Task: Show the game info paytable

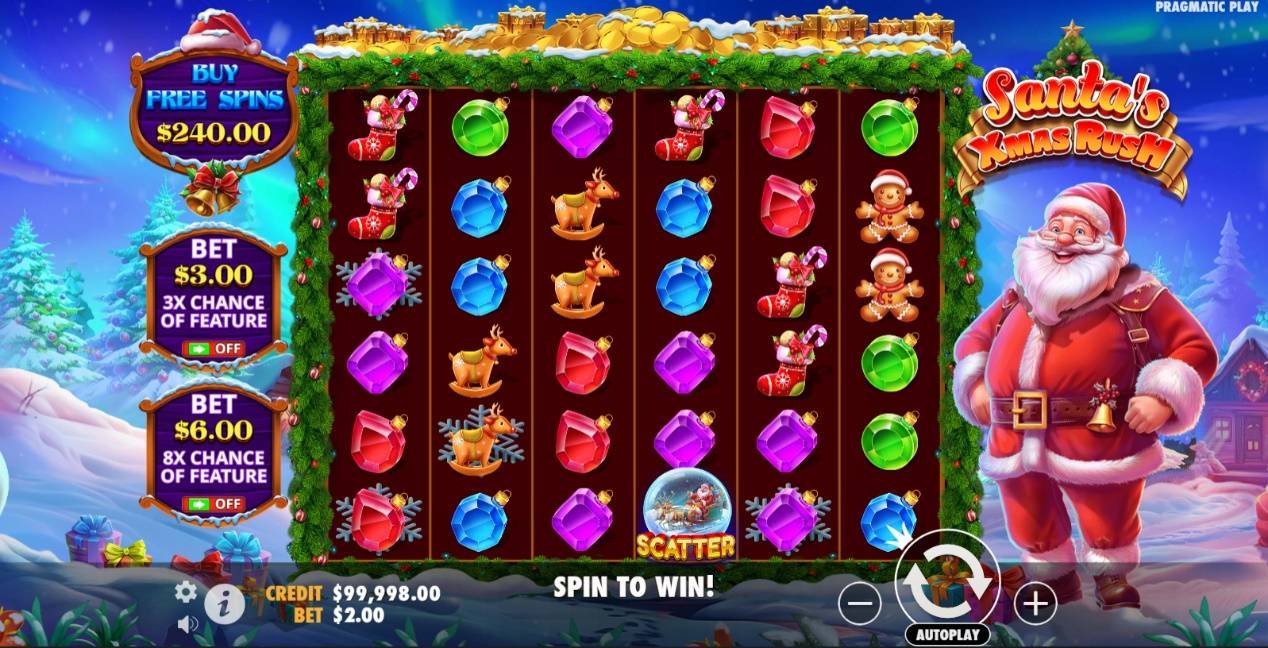Action: point(225,604)
